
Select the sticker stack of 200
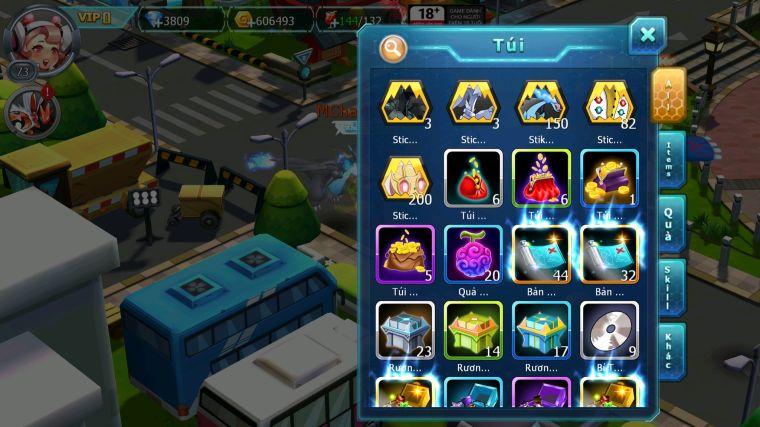click(x=405, y=179)
